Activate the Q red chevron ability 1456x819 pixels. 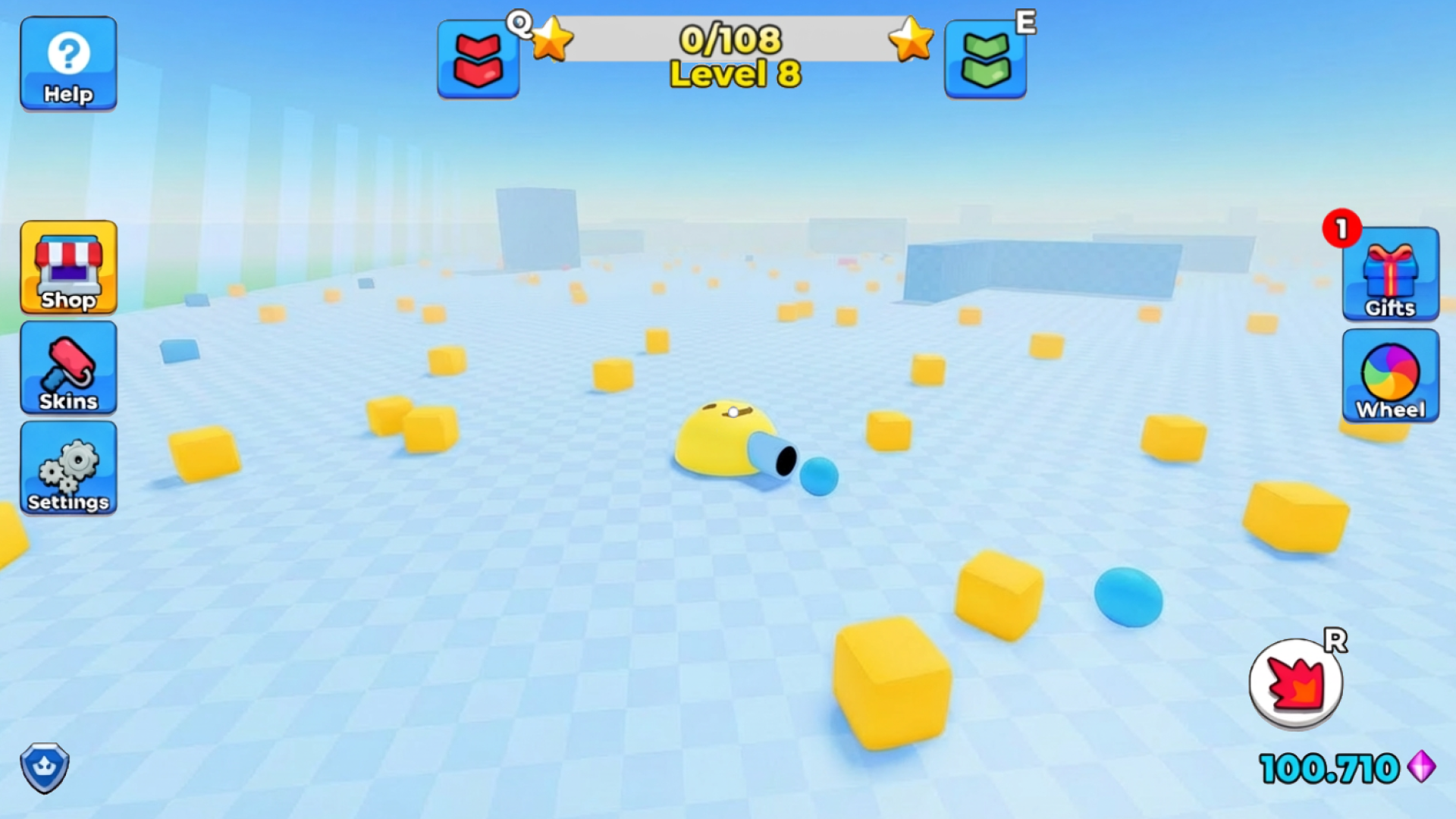click(479, 60)
